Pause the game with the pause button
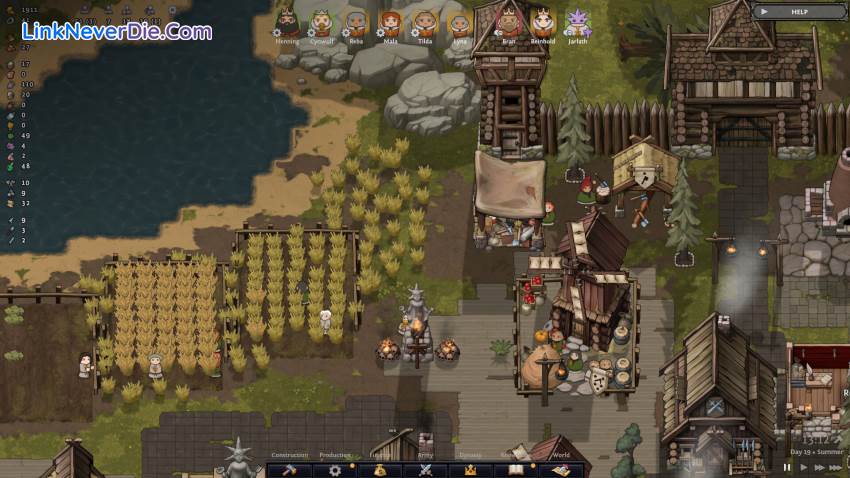This screenshot has height=478, width=850. [787, 467]
